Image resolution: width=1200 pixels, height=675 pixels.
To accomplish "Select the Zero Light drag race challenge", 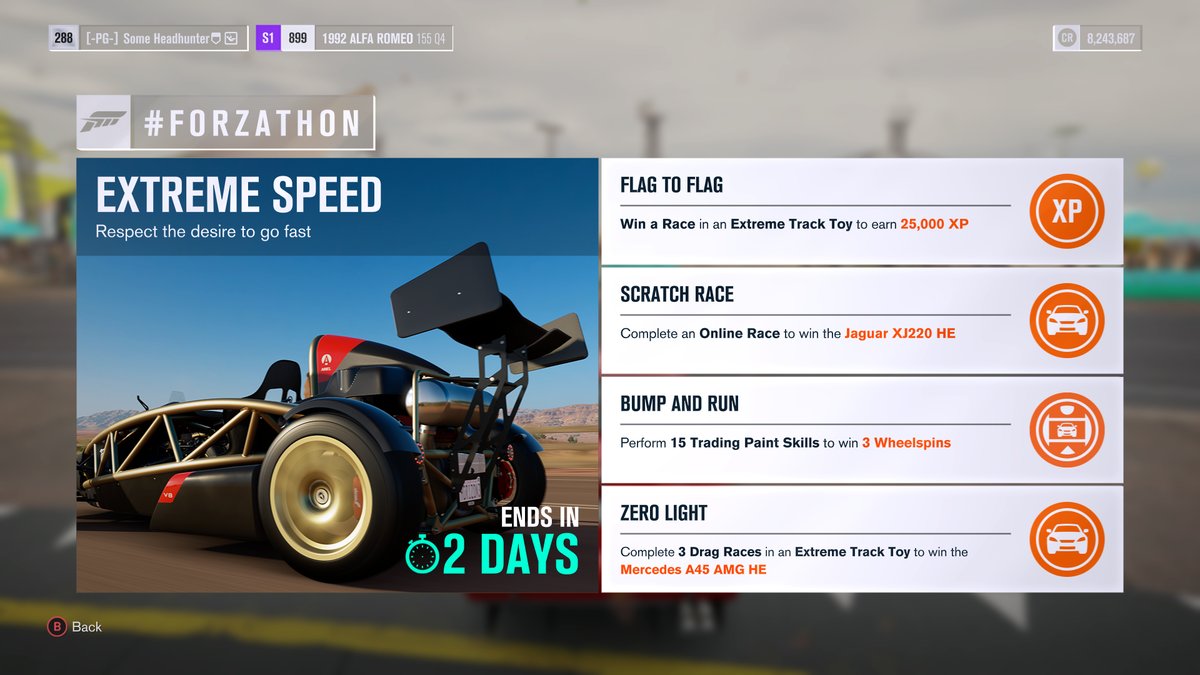I will [815, 539].
